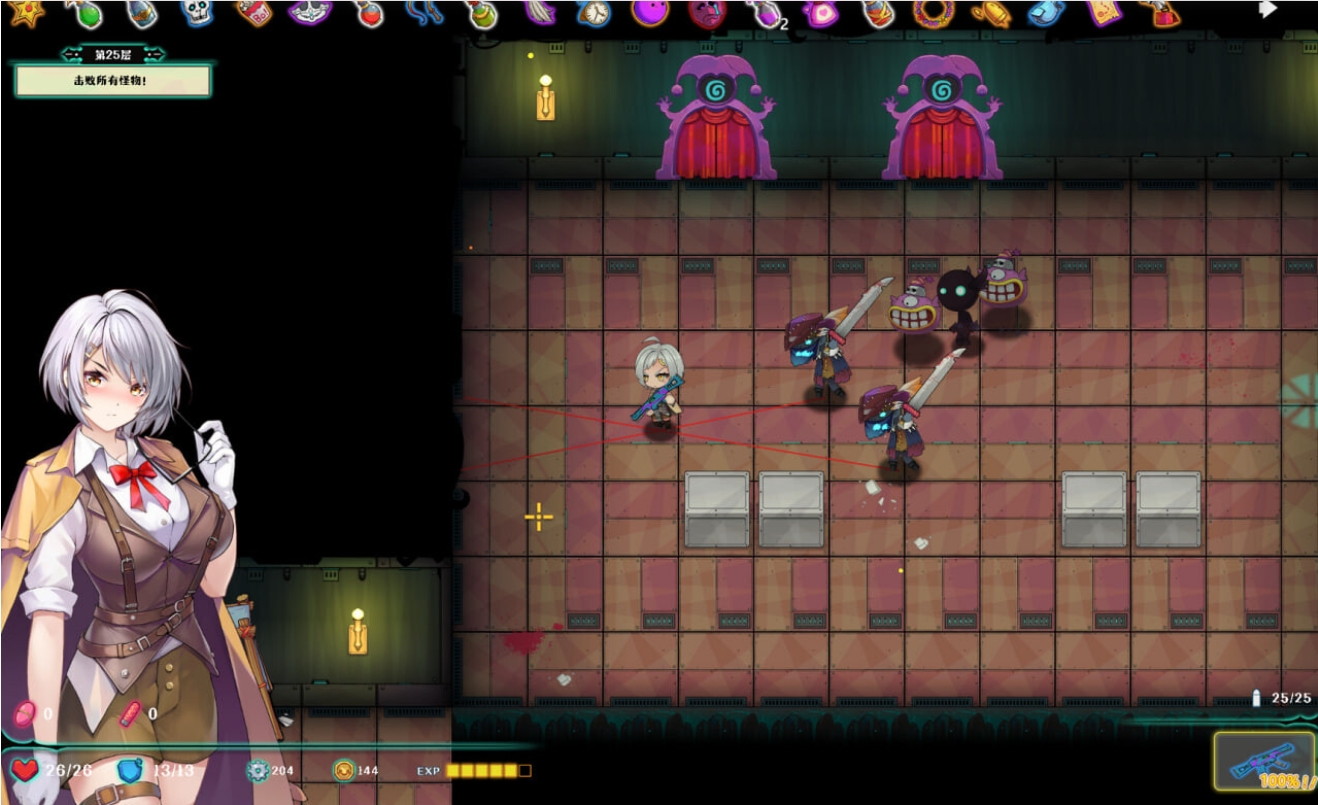Select the red capsule consumable icon

[131, 713]
